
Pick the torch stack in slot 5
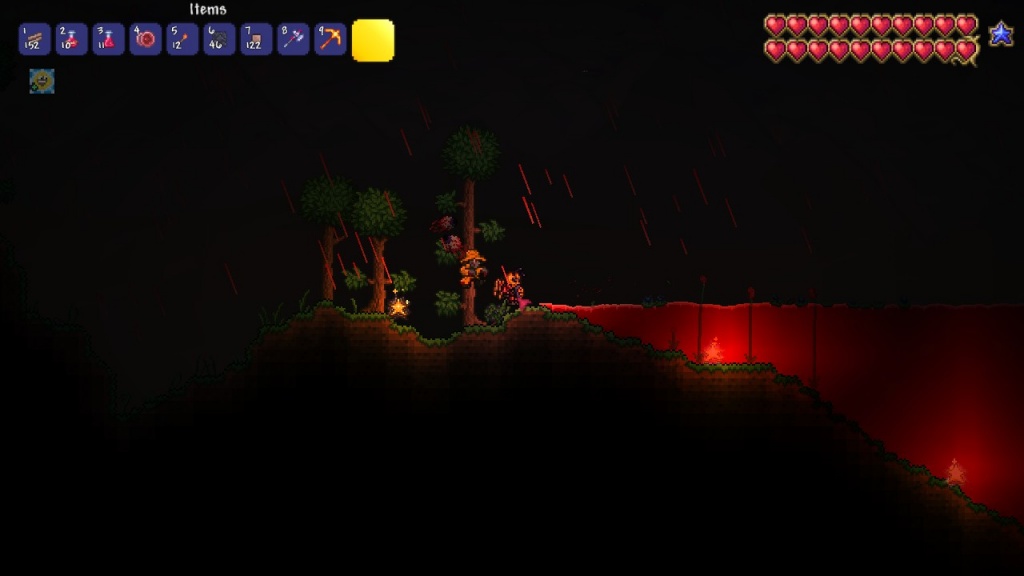pos(182,39)
